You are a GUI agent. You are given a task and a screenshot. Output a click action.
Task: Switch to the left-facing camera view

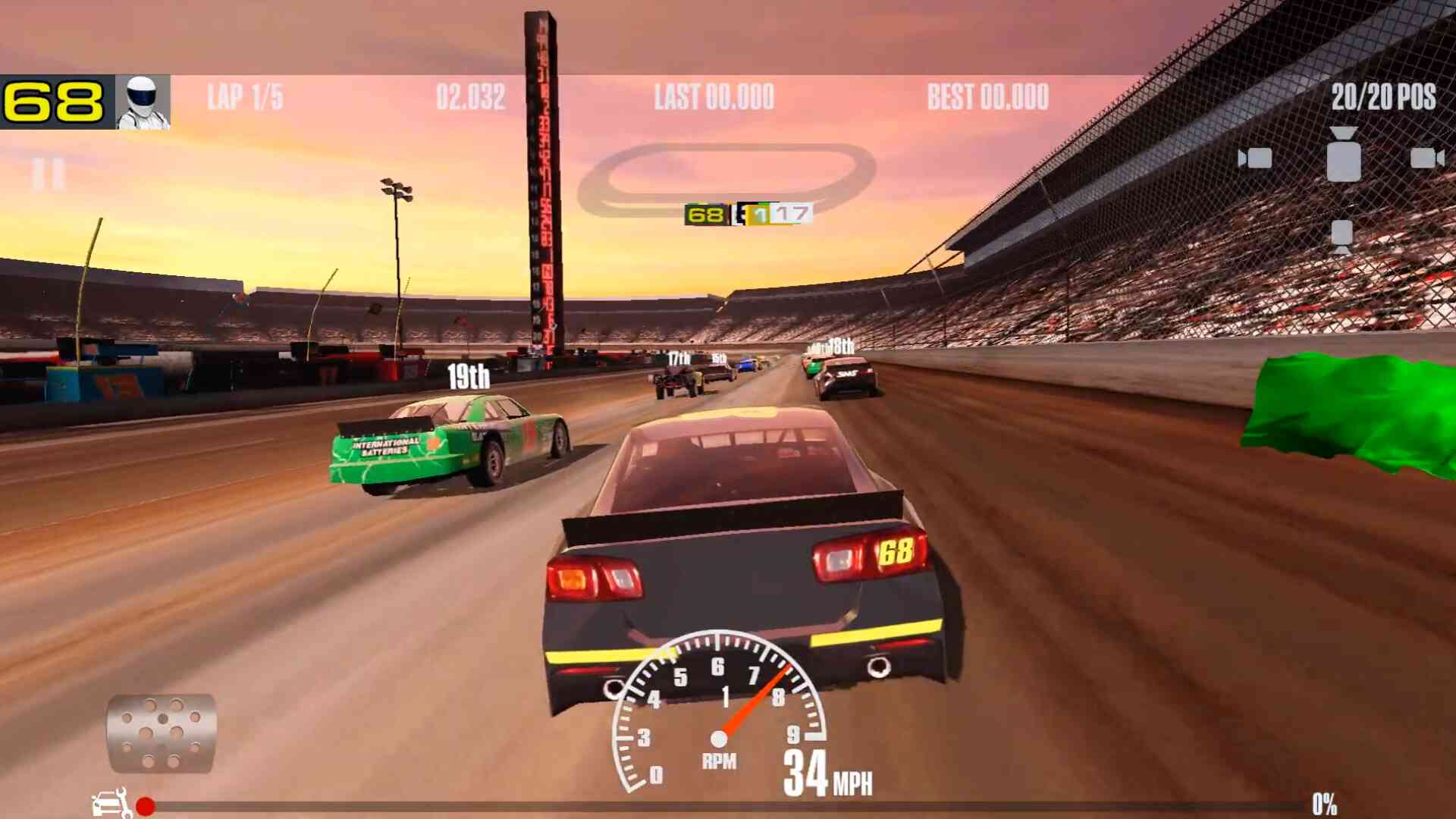pos(1255,158)
